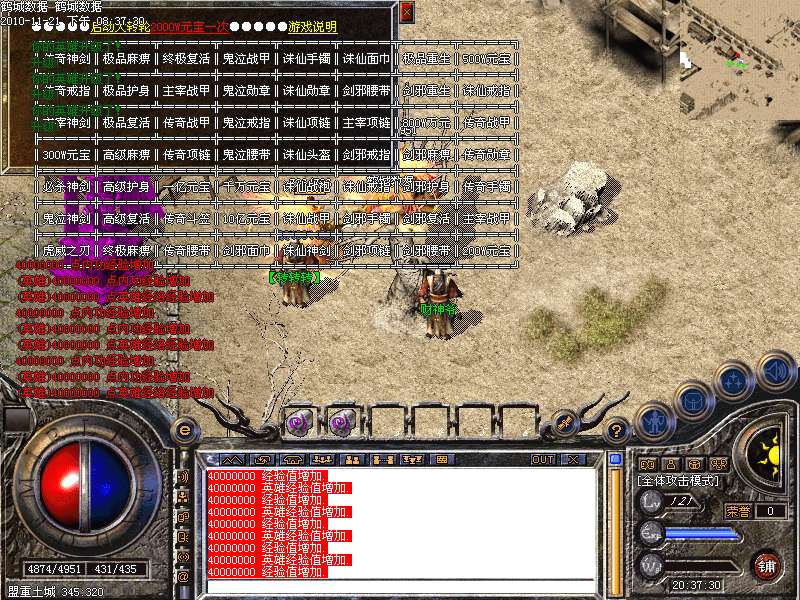This screenshot has height=600, width=800.
Task: Close the prize wheel panel
Action: 406,12
